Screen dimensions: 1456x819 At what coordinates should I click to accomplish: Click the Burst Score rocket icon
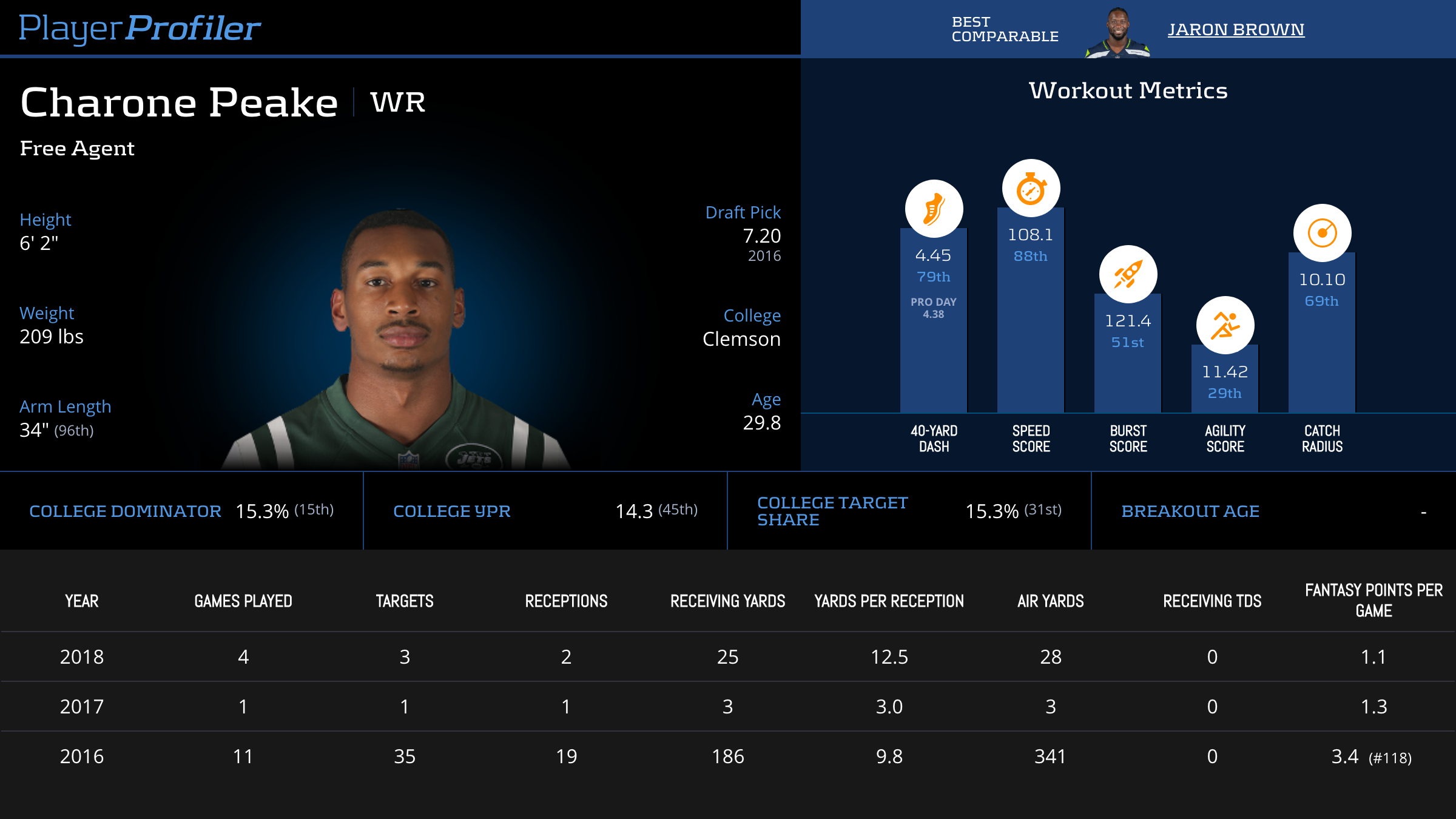(x=1128, y=274)
